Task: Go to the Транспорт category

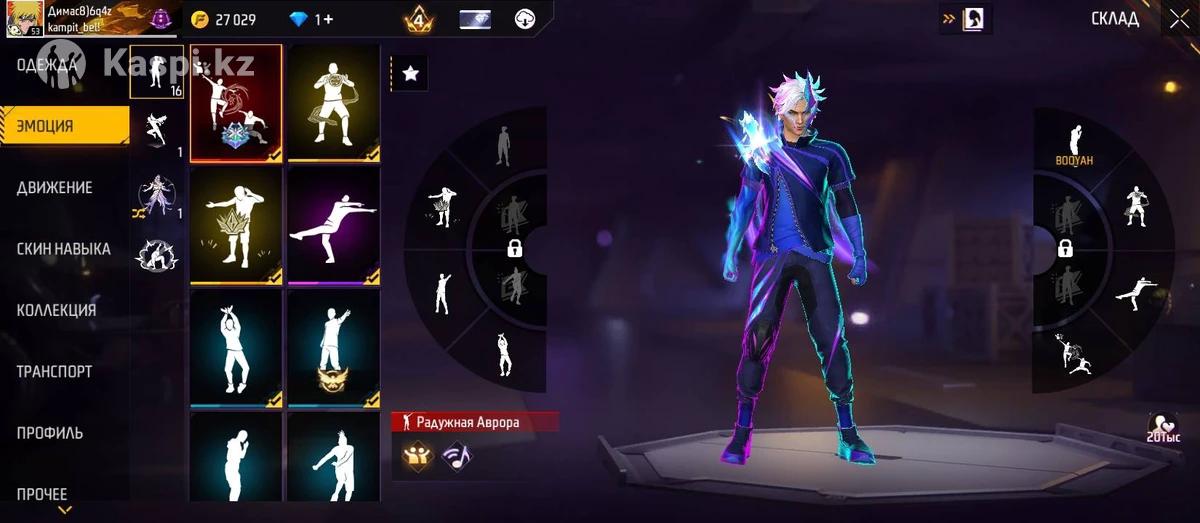Action: coord(54,371)
